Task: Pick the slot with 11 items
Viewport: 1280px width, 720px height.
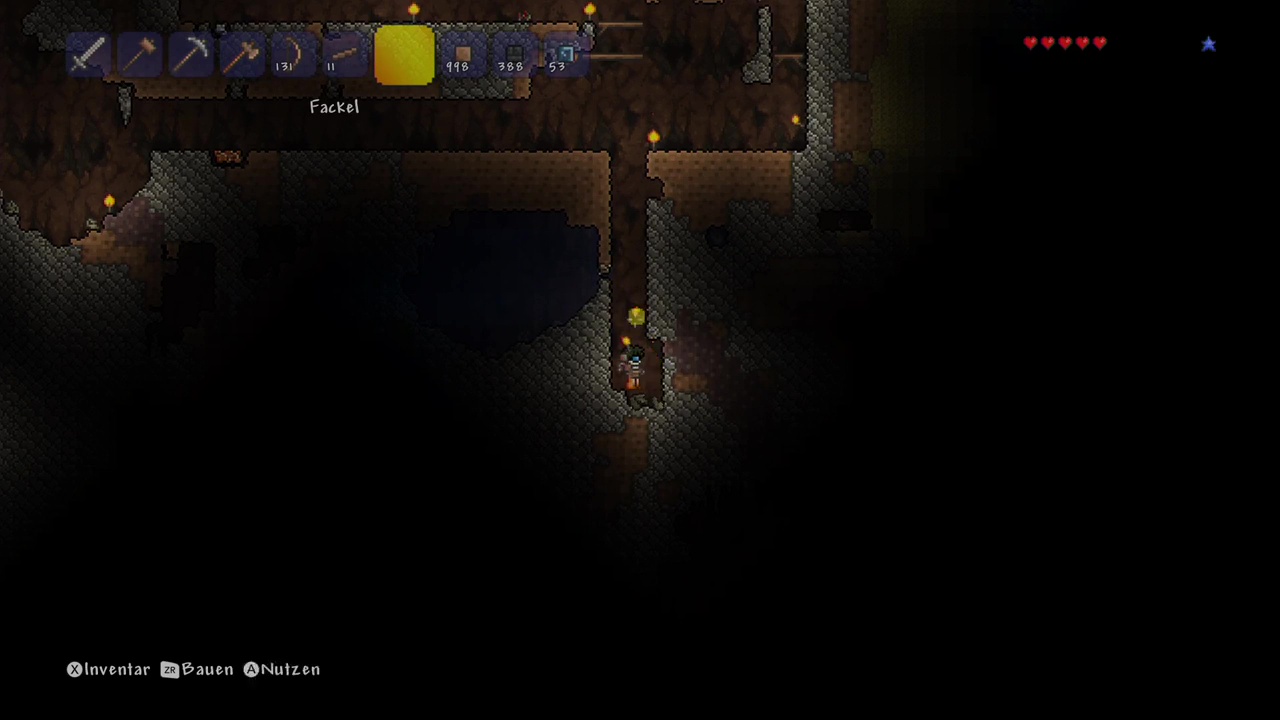Action: point(343,55)
